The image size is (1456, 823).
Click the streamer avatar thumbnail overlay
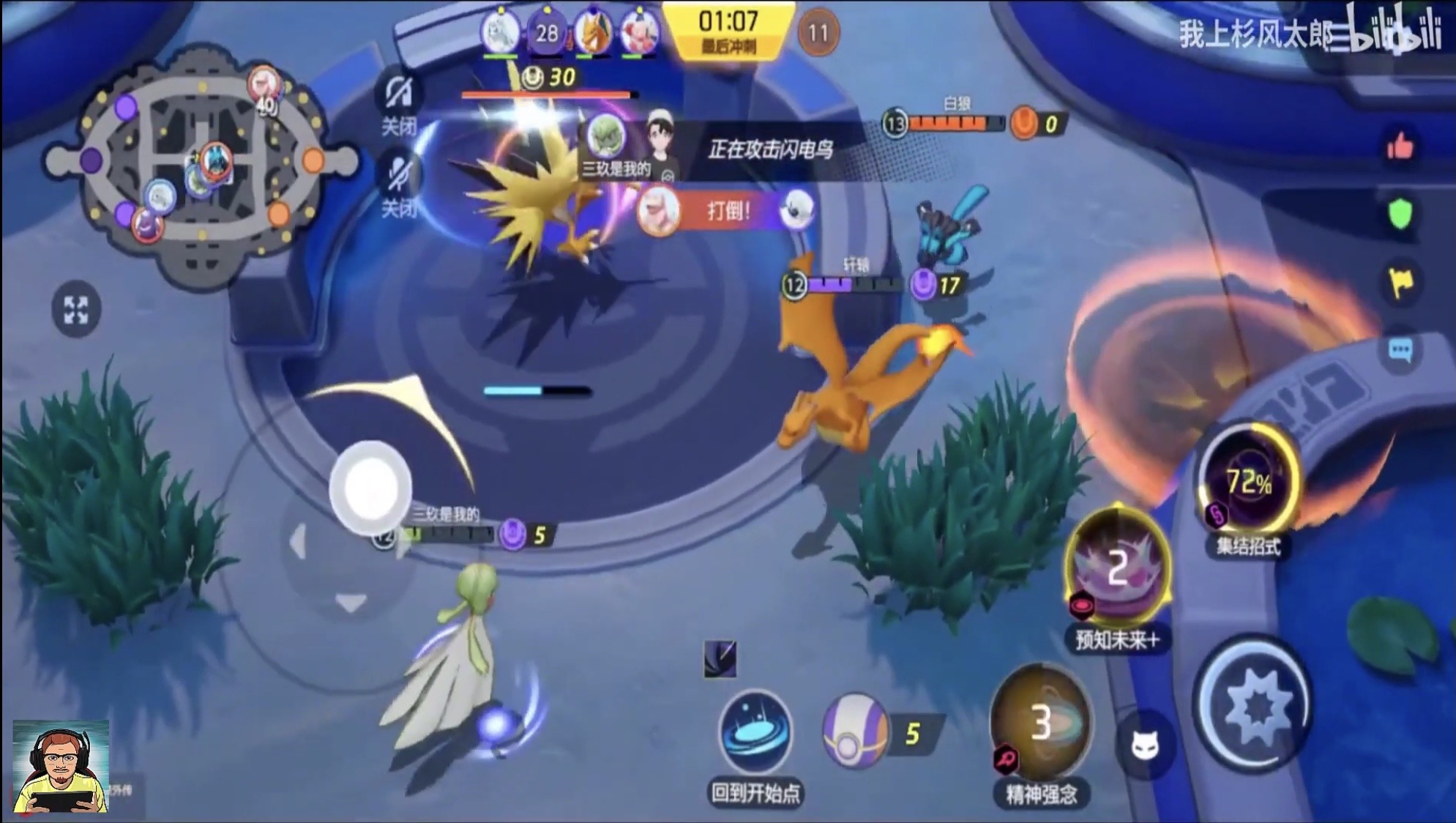(61, 767)
